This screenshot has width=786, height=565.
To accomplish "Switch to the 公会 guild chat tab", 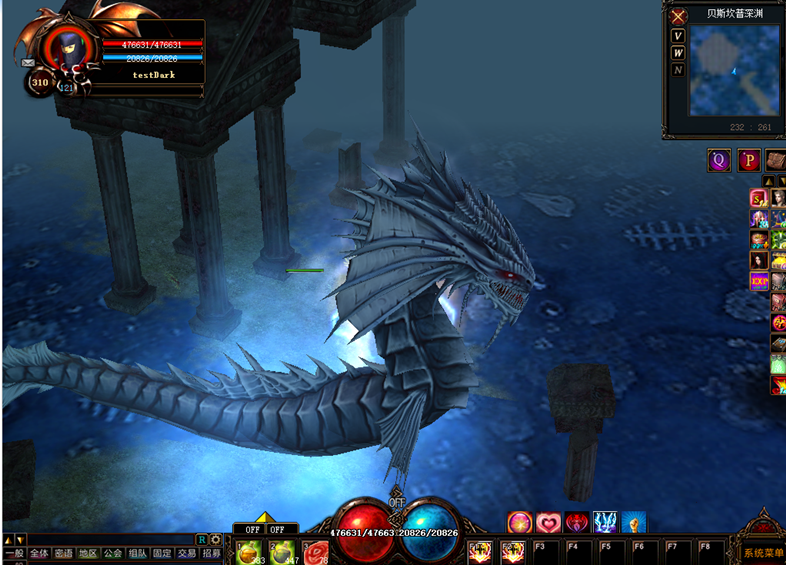I will click(x=112, y=553).
